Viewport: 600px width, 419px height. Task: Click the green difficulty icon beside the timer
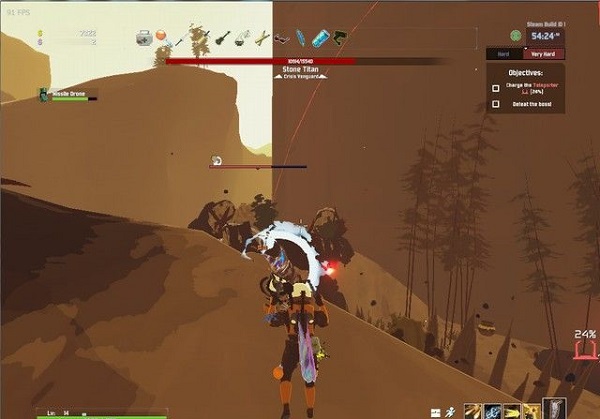tap(516, 34)
